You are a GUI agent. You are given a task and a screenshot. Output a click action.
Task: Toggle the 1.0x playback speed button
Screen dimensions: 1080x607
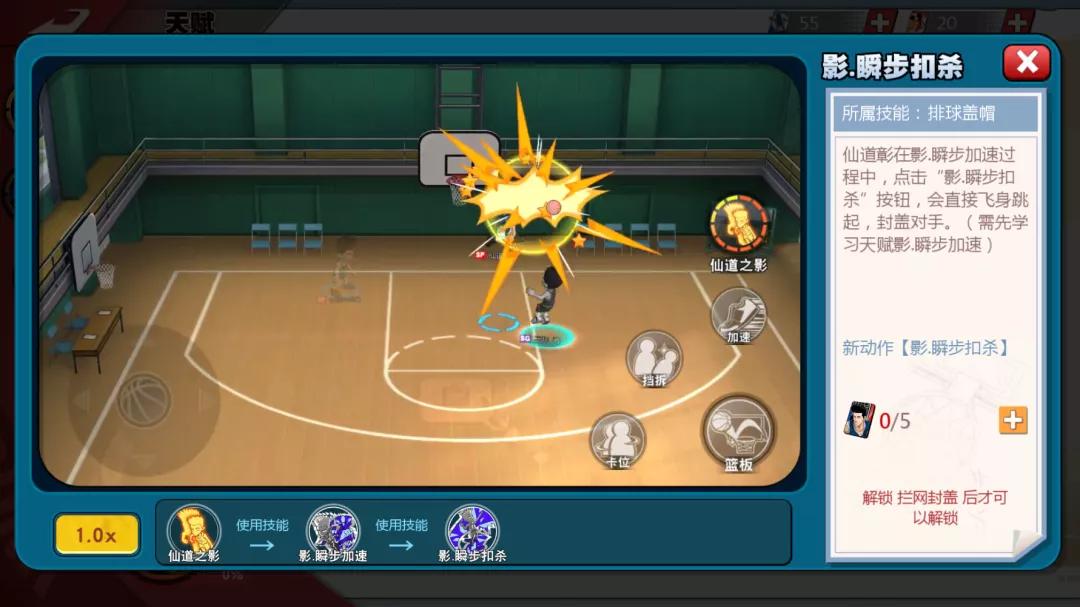tap(96, 535)
